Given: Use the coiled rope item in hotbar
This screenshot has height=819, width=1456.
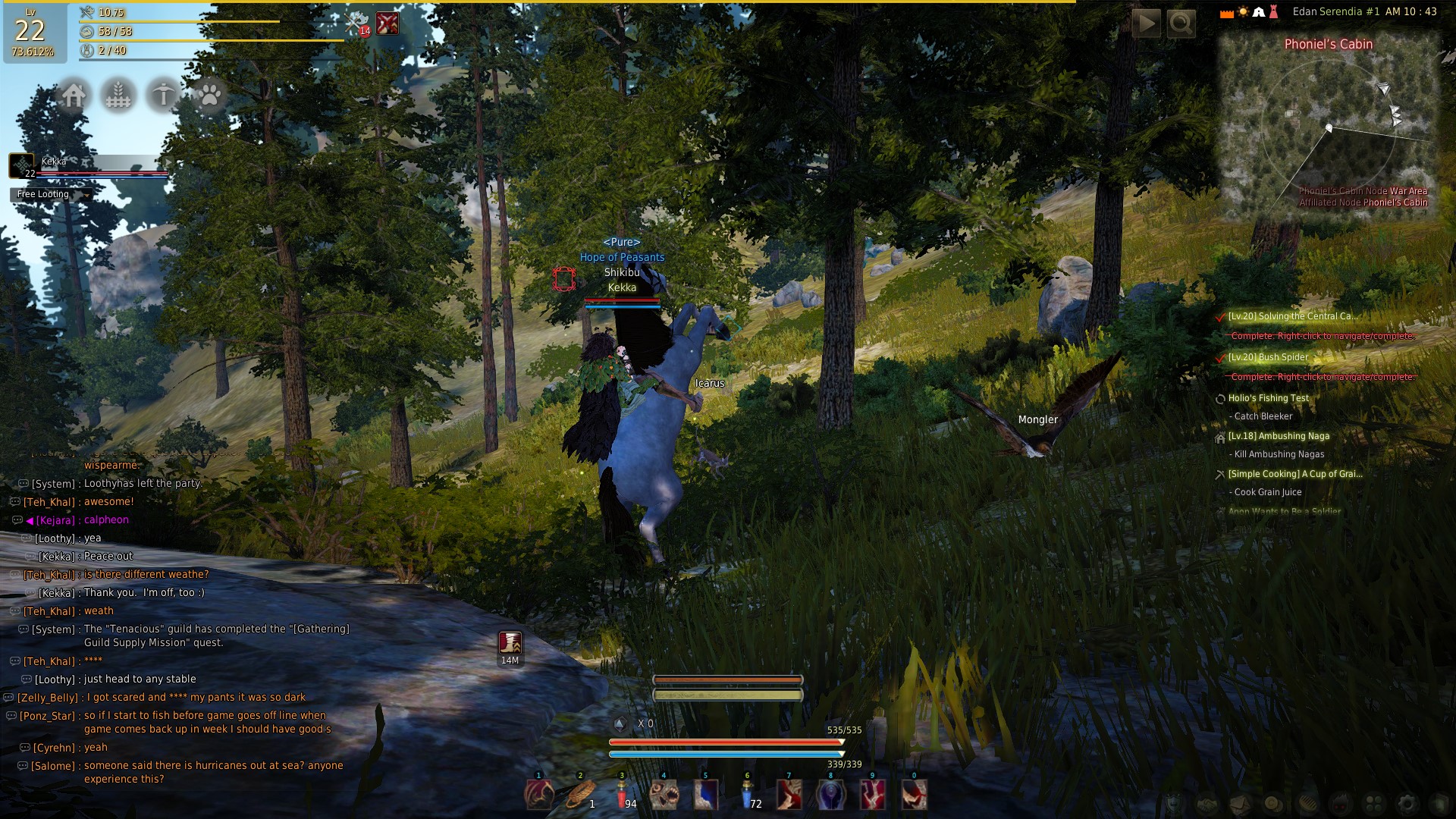Looking at the screenshot, I should 580,795.
